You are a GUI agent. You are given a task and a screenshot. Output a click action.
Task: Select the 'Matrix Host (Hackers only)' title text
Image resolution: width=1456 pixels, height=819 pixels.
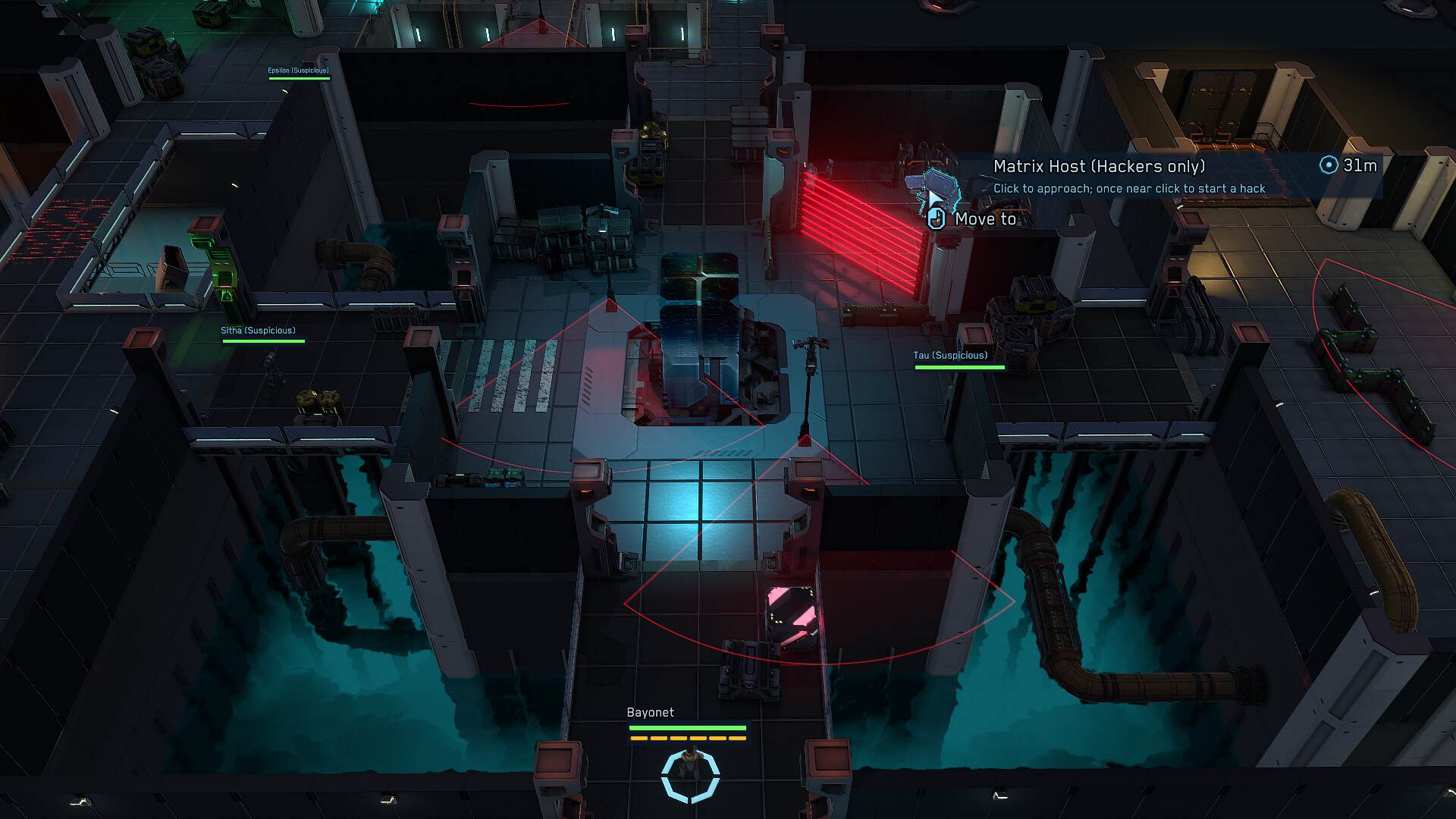click(x=1101, y=166)
